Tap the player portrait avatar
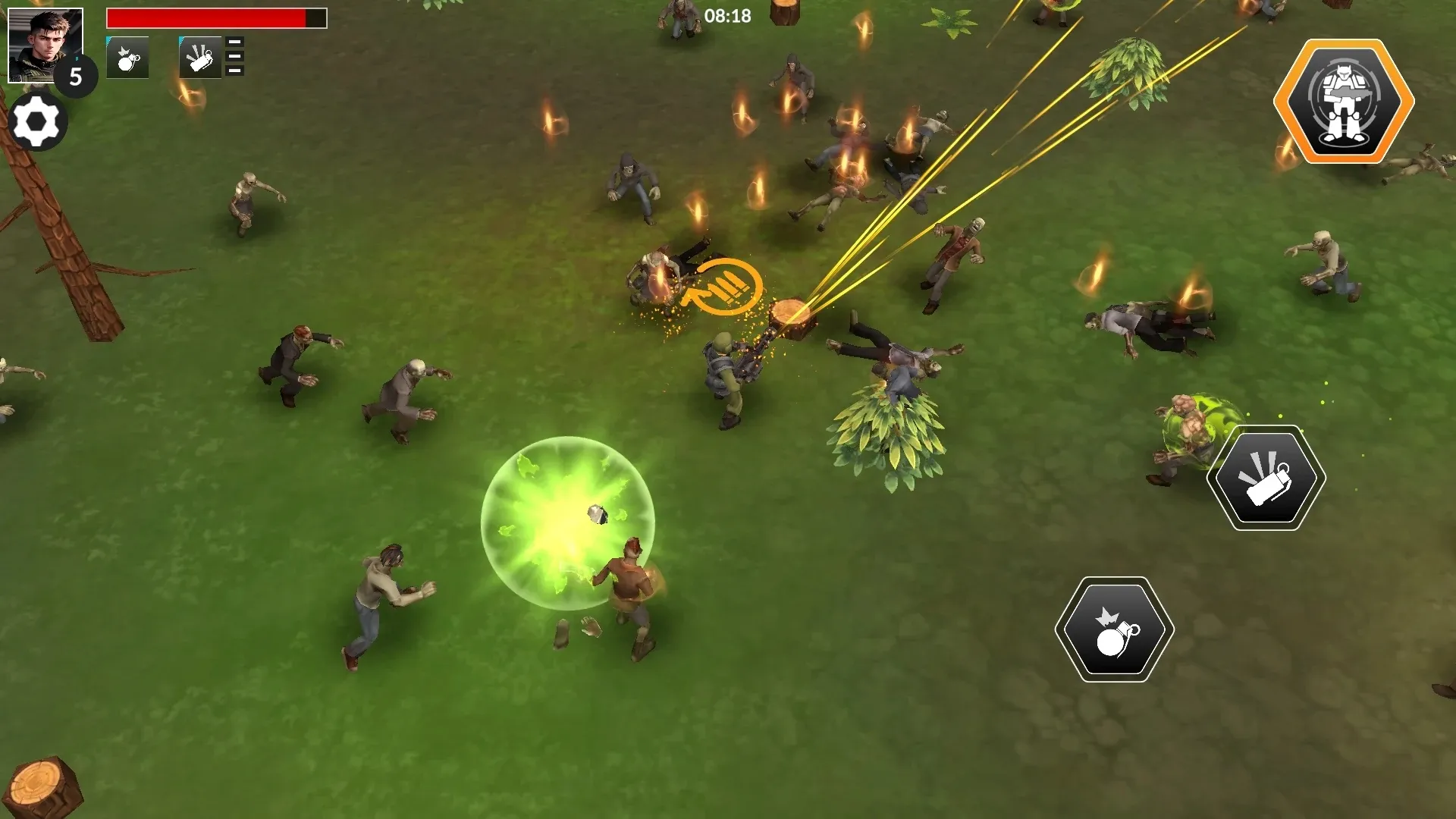 pos(45,45)
